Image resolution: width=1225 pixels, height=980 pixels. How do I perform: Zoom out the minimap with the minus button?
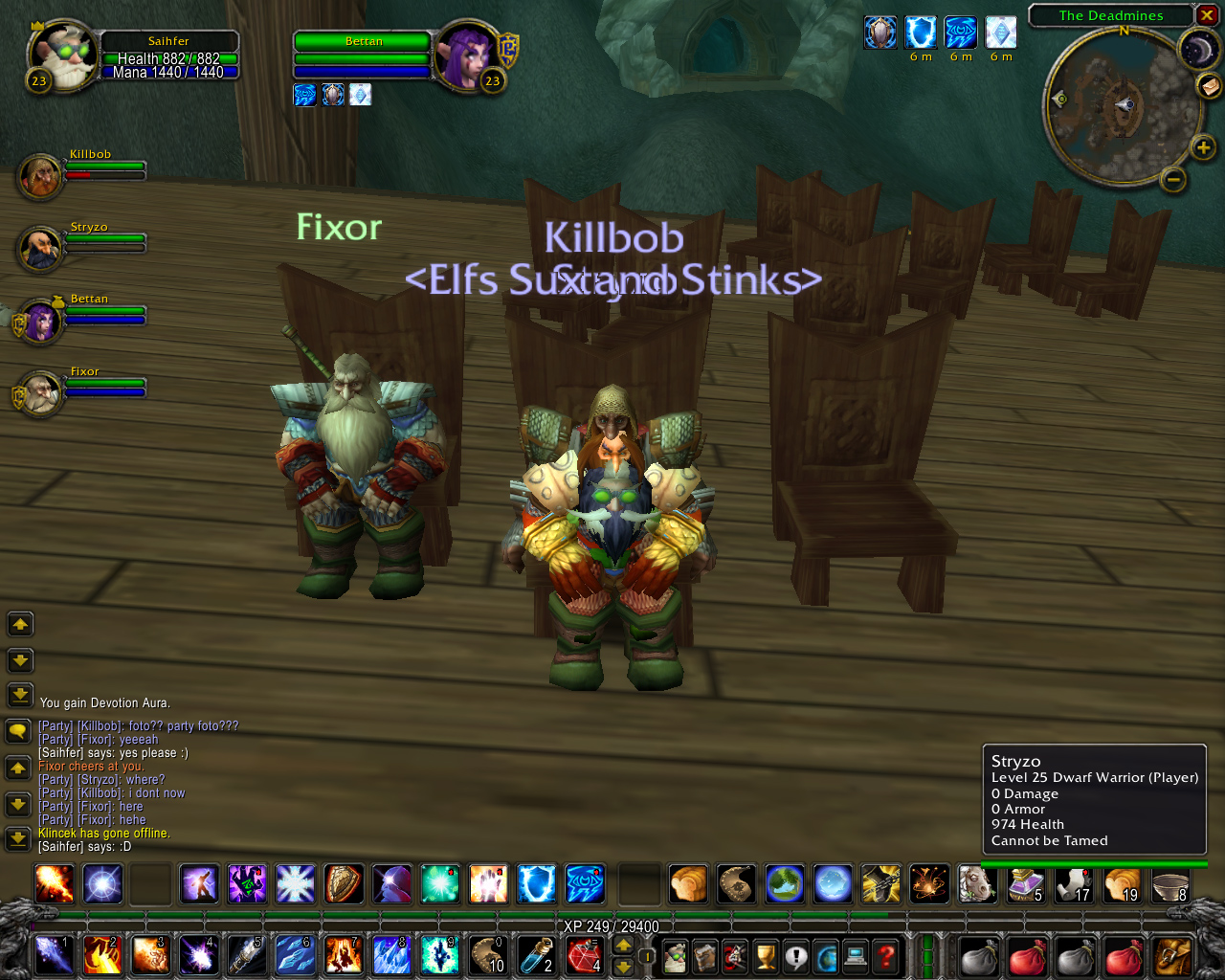1173,179
